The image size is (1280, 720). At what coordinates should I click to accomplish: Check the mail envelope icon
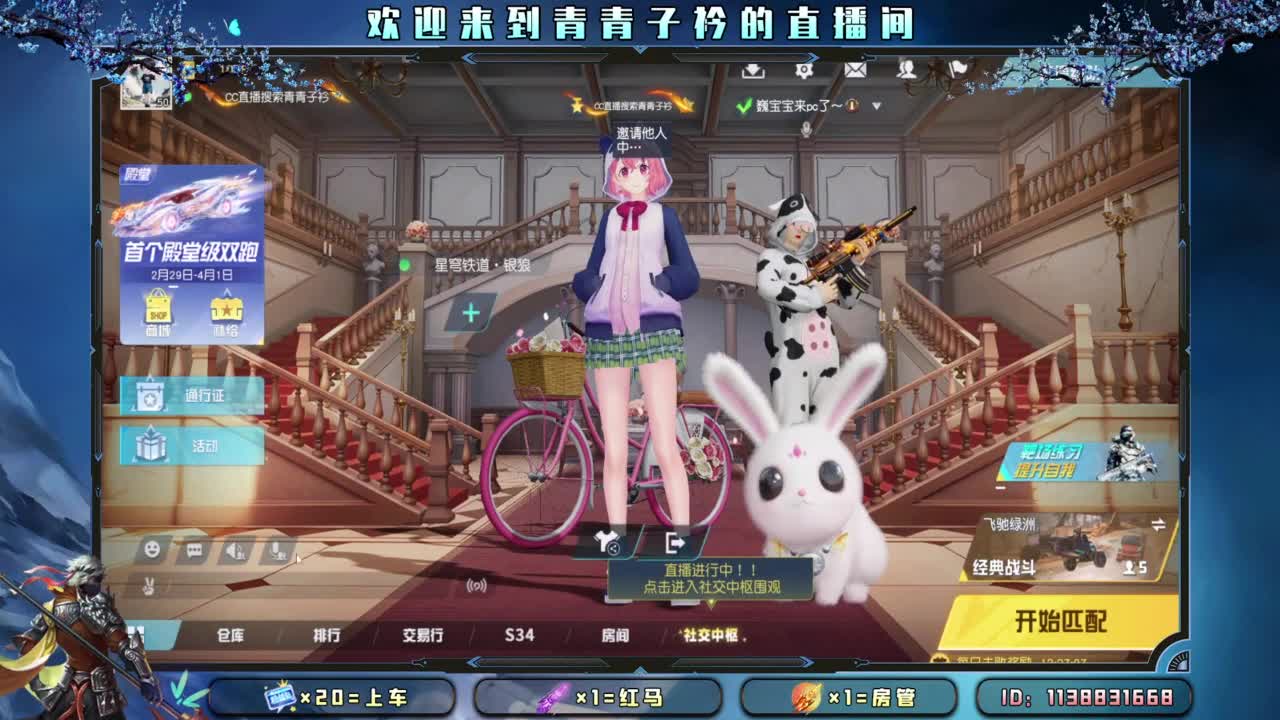pos(857,71)
